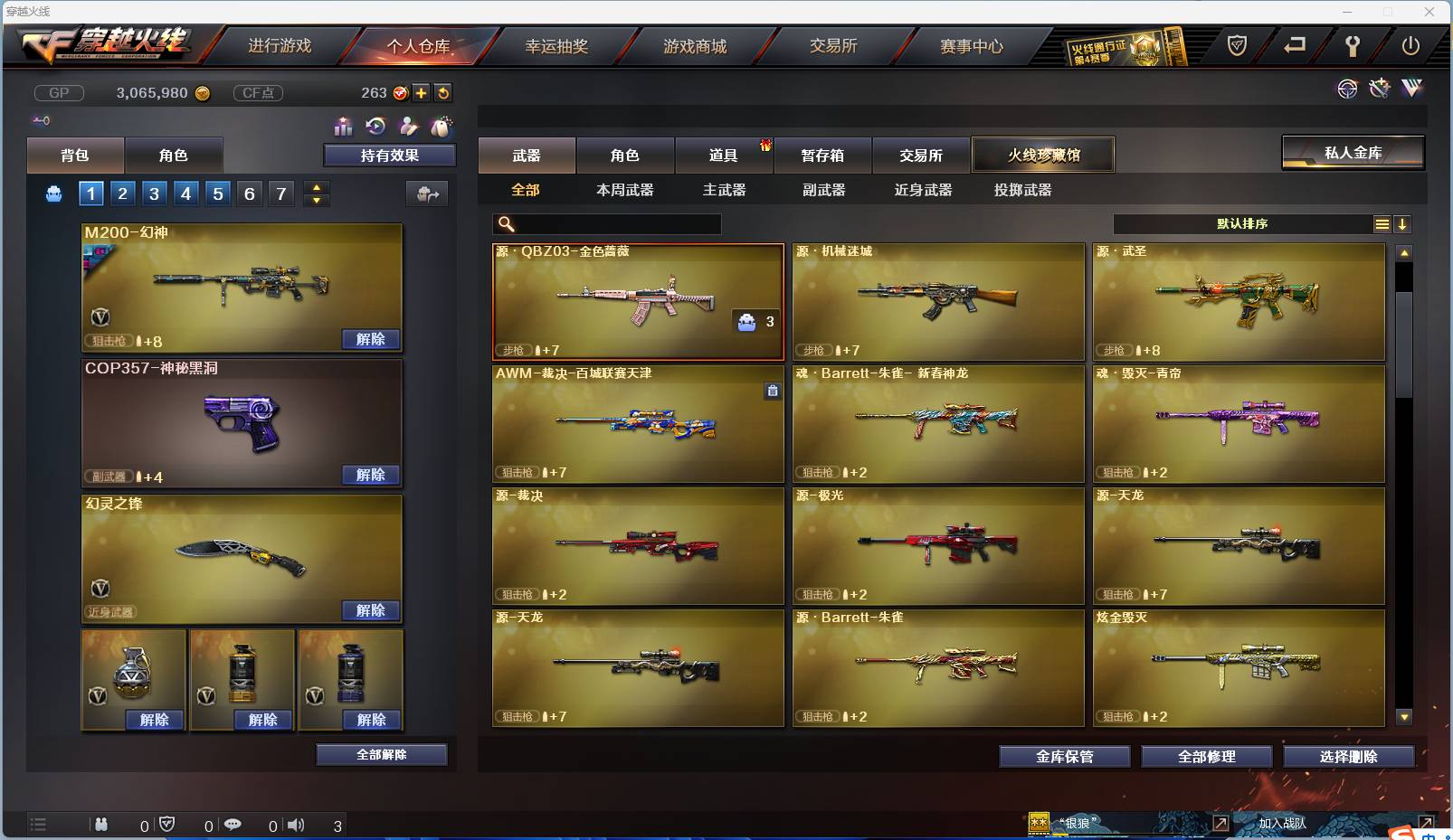Click the 金库保管 button at the bottom
Viewport: 1453px width, 840px height.
[1064, 757]
